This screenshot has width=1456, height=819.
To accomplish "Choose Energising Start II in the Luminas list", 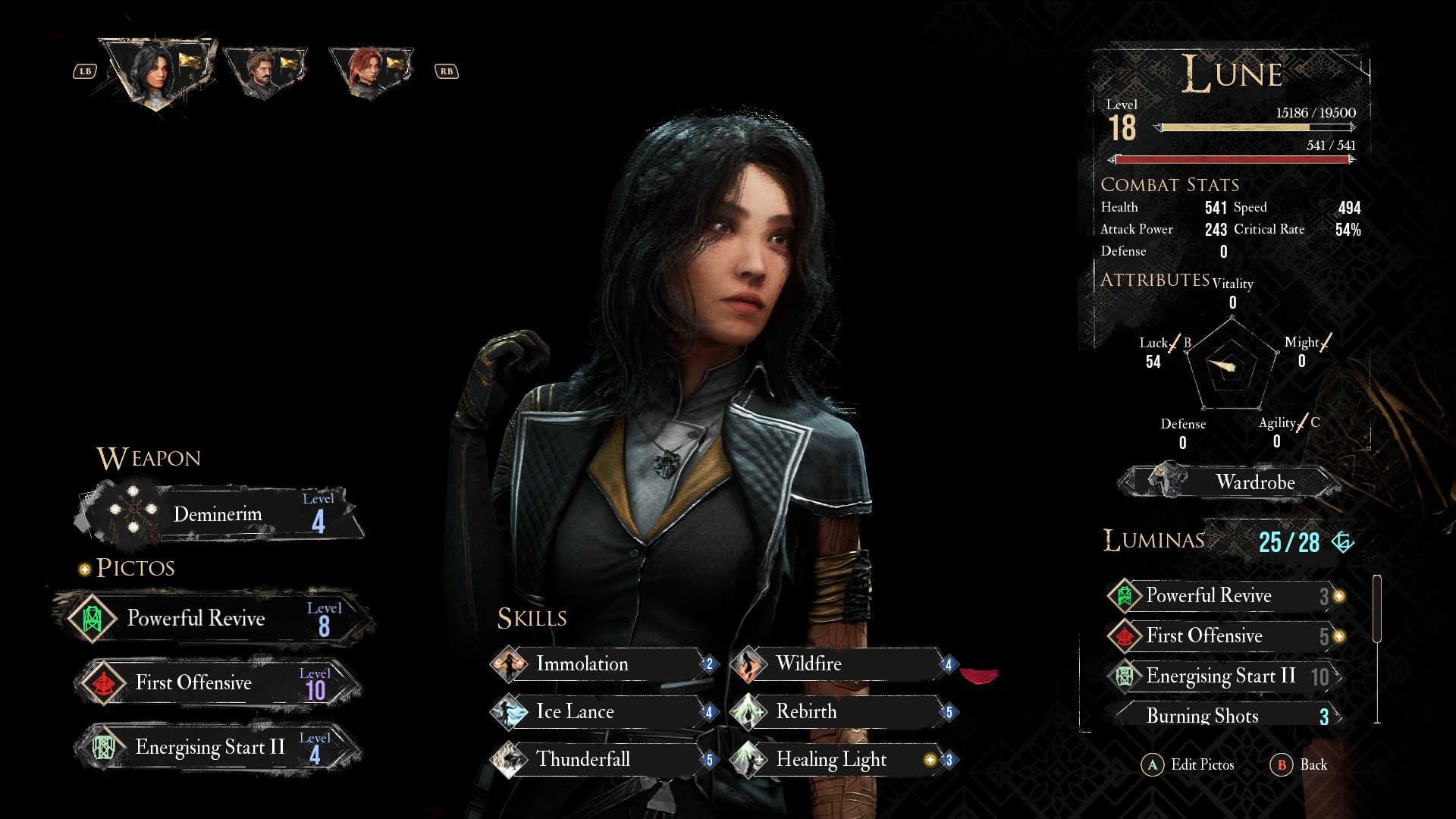I will (1222, 676).
